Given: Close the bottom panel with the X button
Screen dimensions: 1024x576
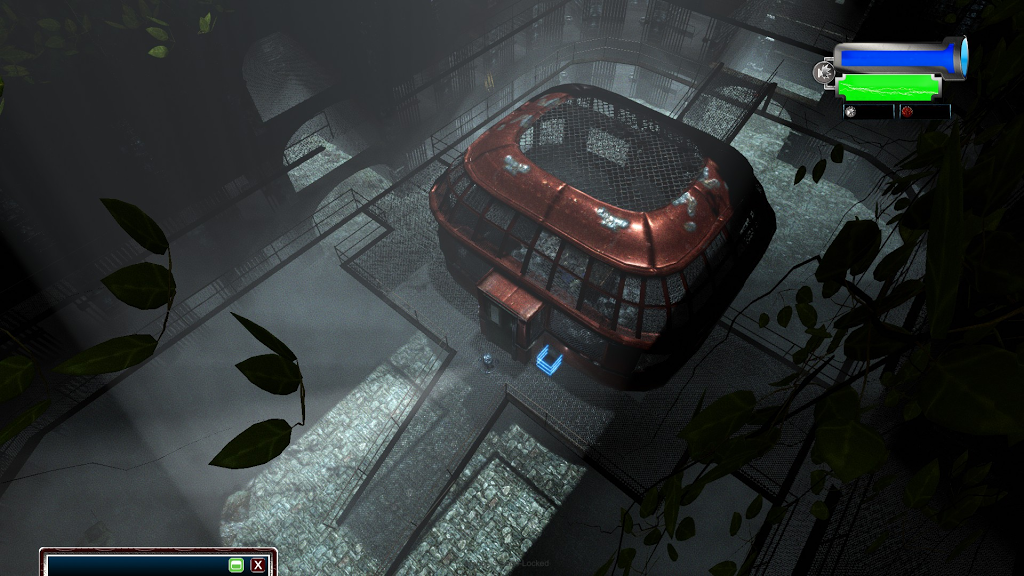Looking at the screenshot, I should tap(258, 565).
